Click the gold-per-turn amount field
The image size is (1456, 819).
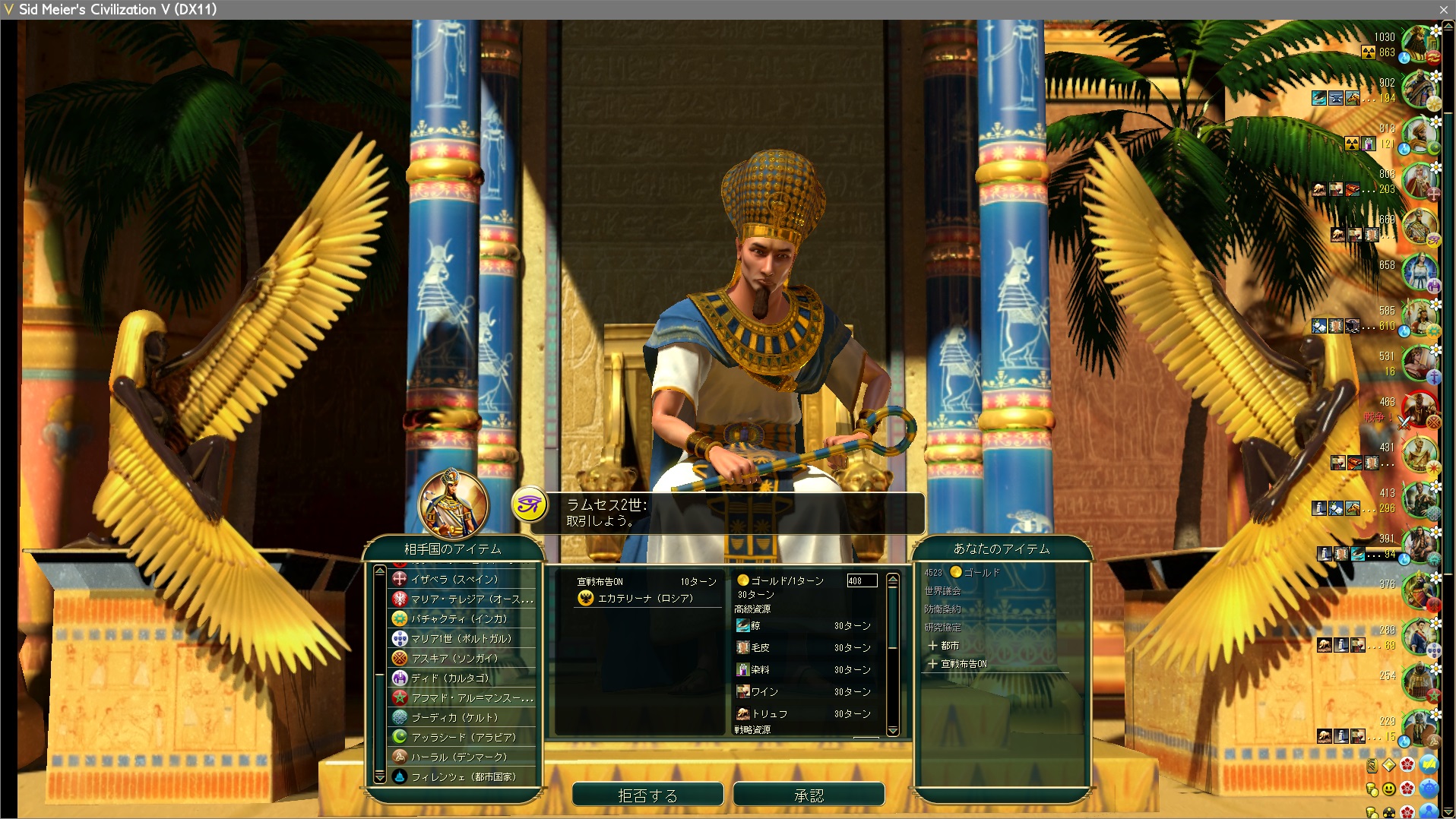click(x=862, y=580)
